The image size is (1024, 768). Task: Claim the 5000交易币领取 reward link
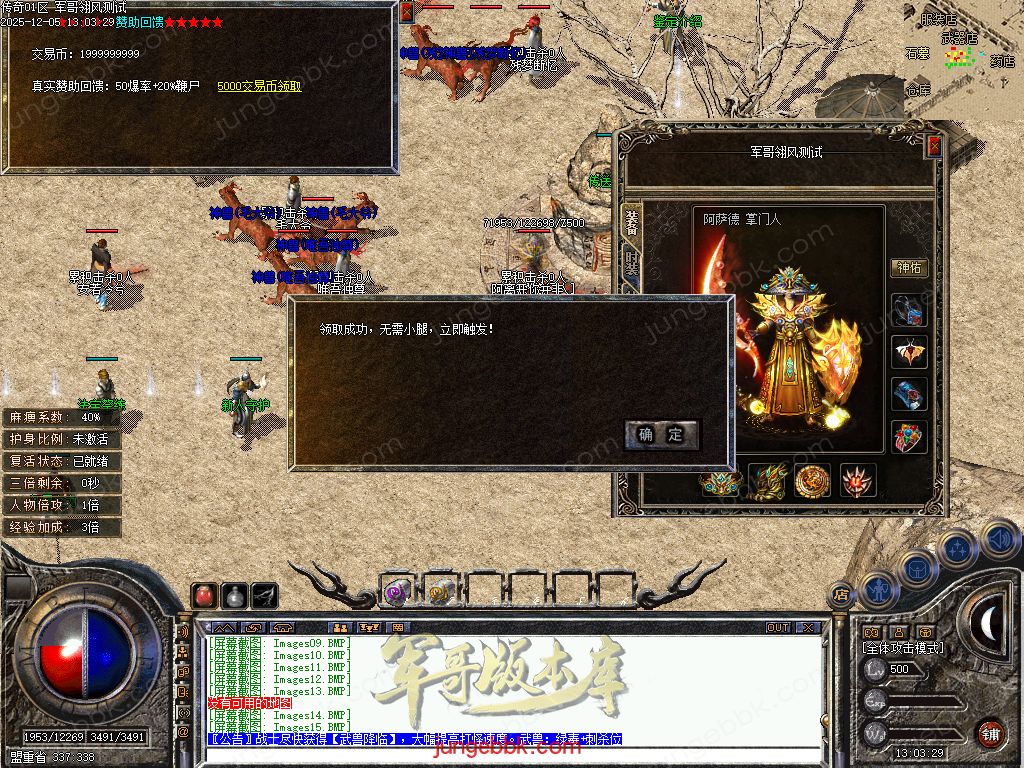[259, 87]
